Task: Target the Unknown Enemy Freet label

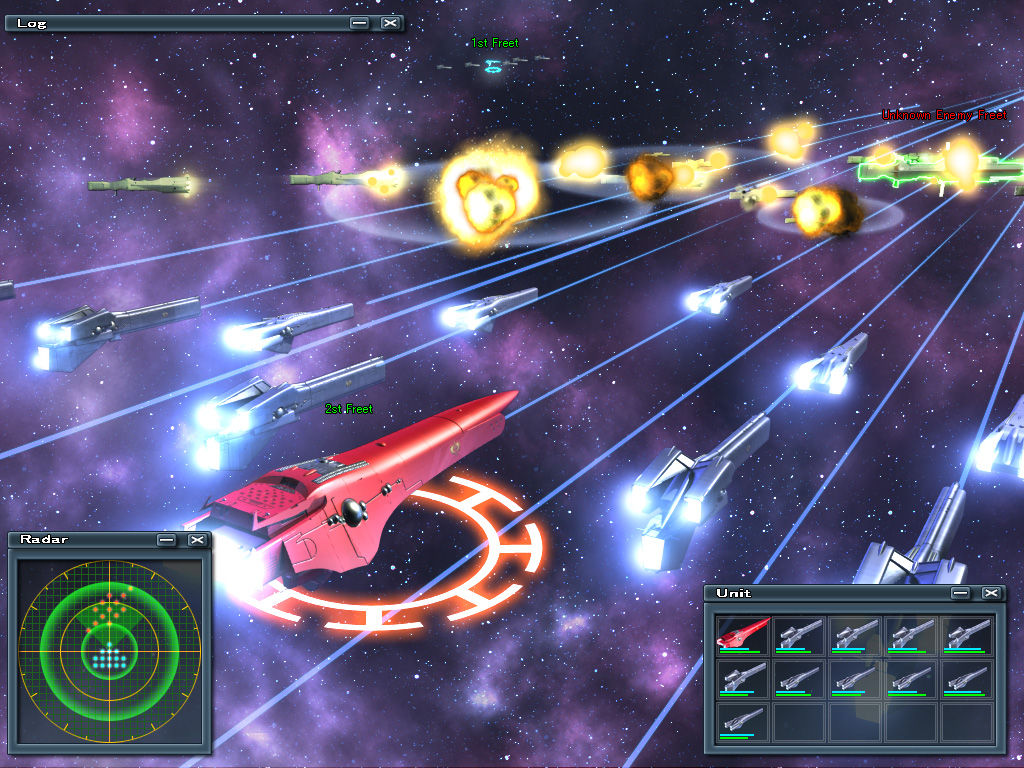Action: [944, 116]
